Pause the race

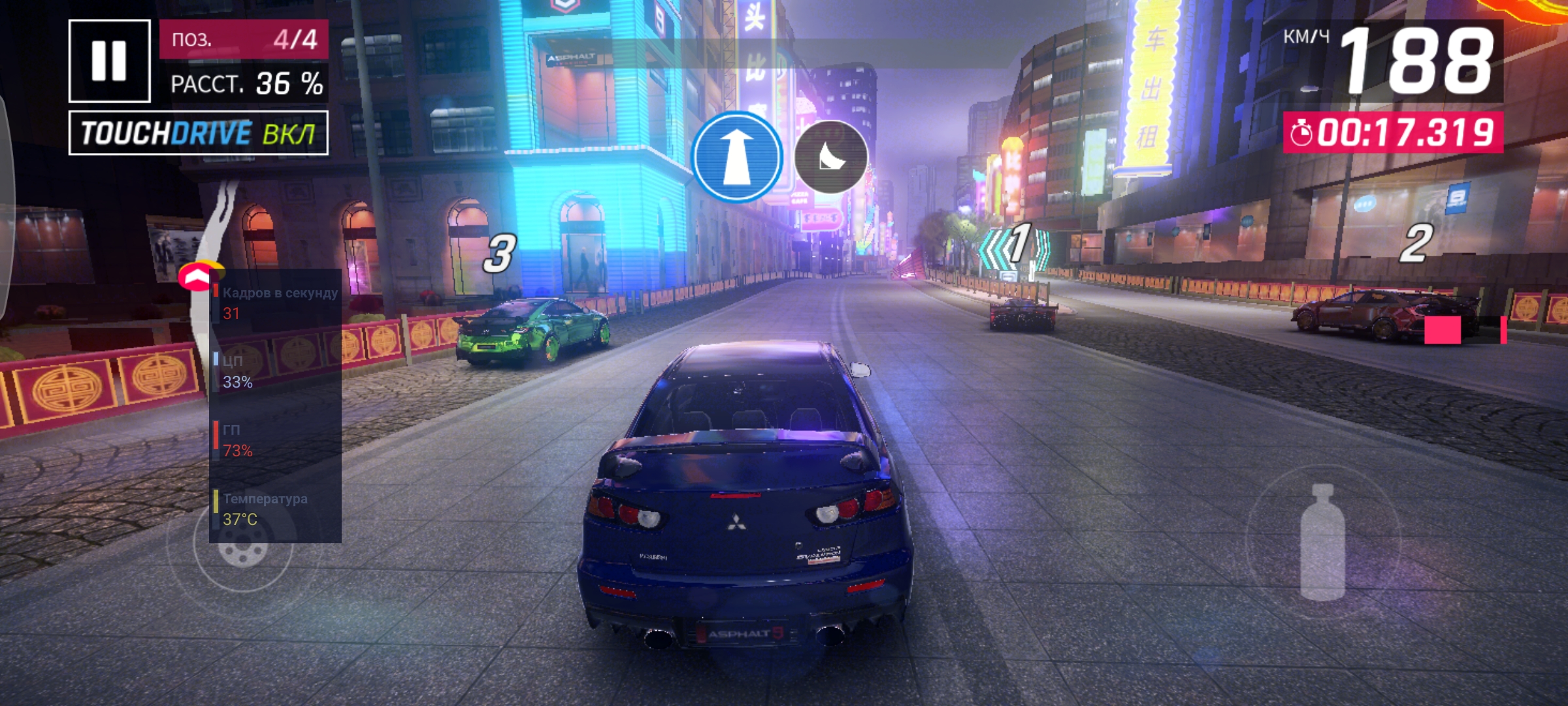tap(109, 61)
